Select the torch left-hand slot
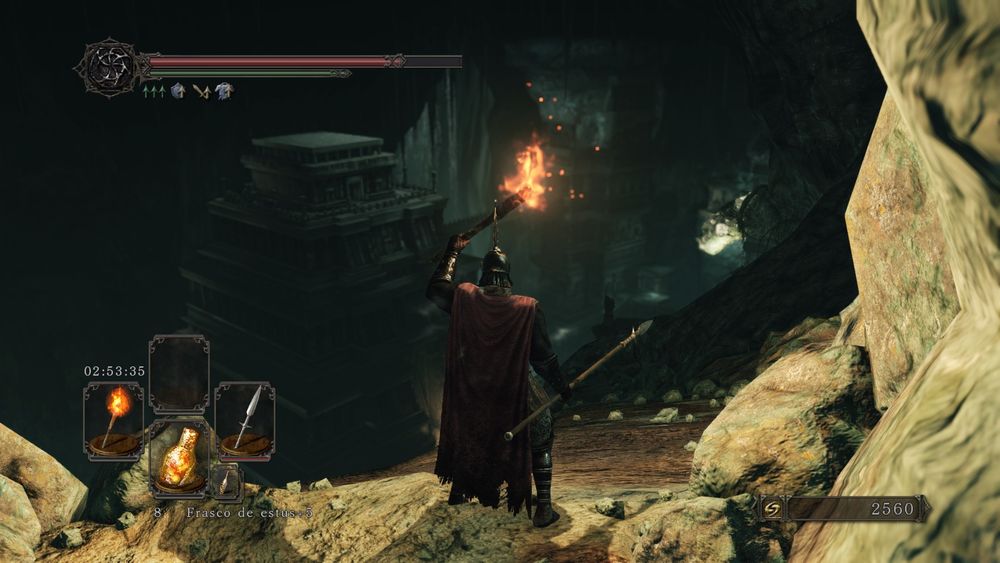Viewport: 1000px width, 563px height. point(113,421)
